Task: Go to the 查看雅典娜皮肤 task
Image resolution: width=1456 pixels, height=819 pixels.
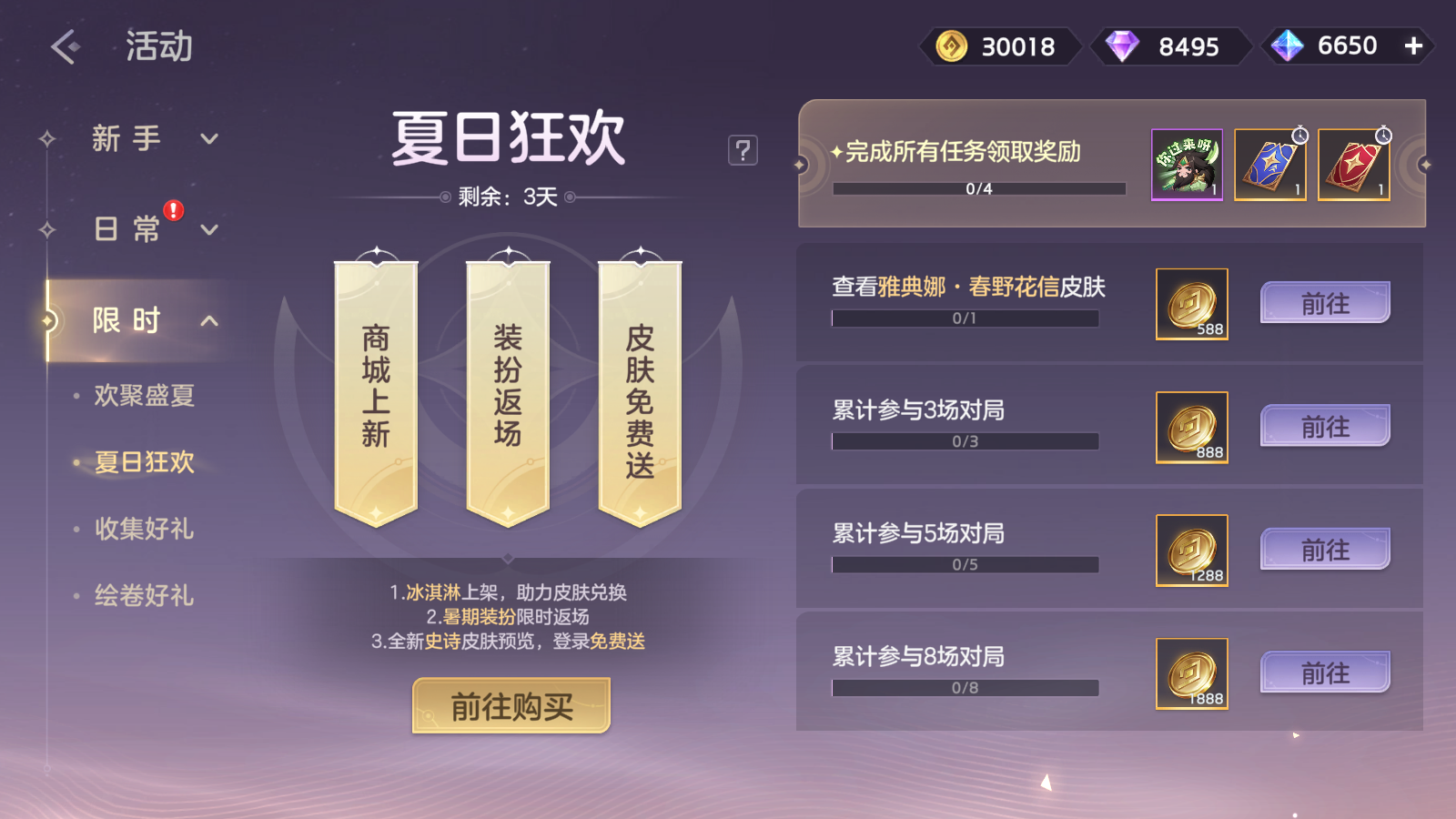Action: point(1325,303)
